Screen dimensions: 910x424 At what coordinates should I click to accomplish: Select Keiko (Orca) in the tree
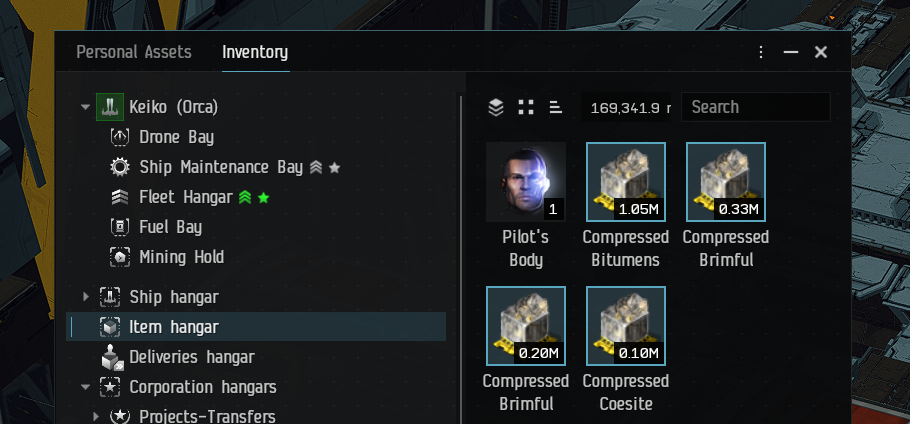tap(173, 107)
